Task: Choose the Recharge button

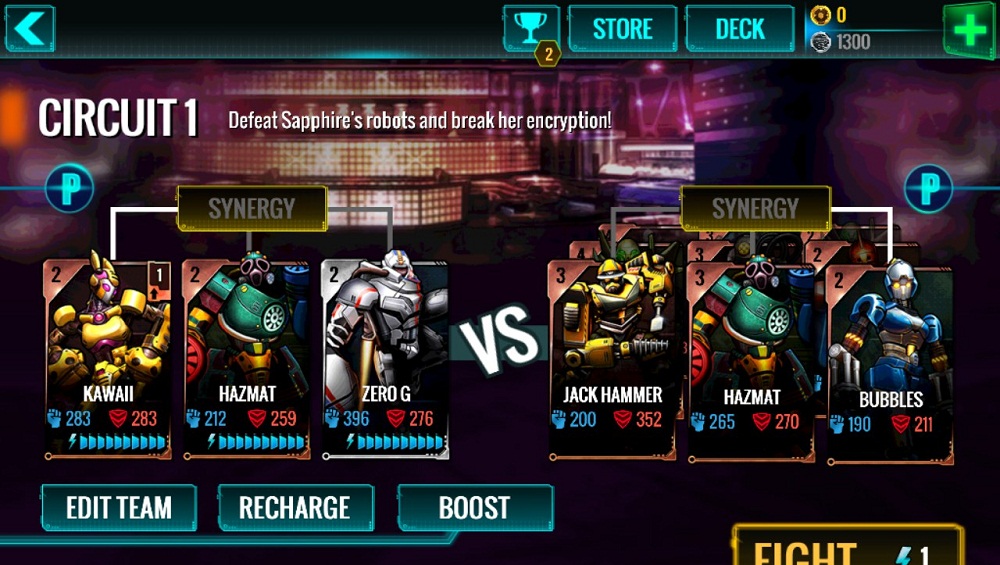Action: tap(295, 508)
